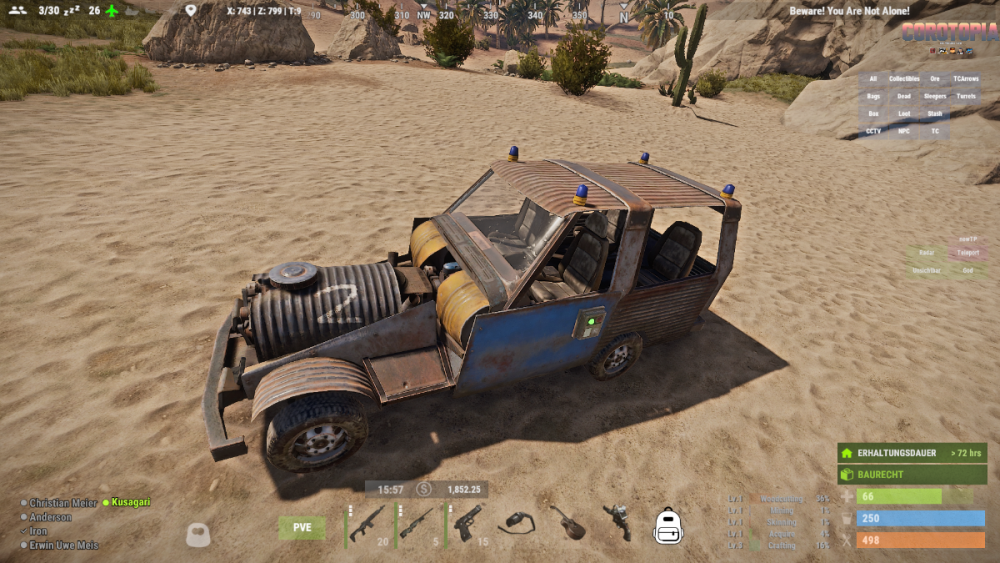
Task: Choose the Loot filter button
Action: coord(904,114)
